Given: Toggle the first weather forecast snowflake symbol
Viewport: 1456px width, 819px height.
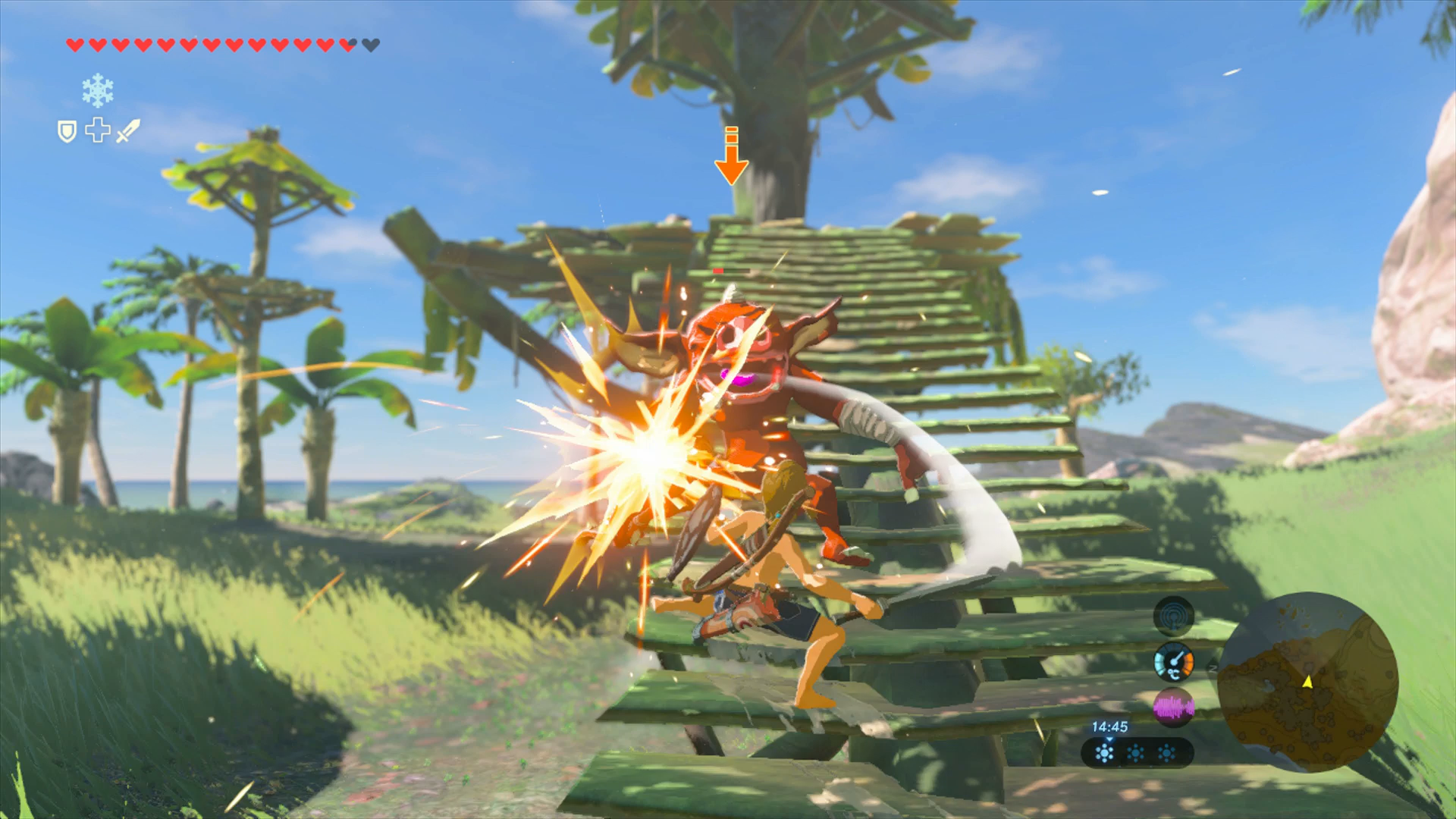Looking at the screenshot, I should 1105,754.
